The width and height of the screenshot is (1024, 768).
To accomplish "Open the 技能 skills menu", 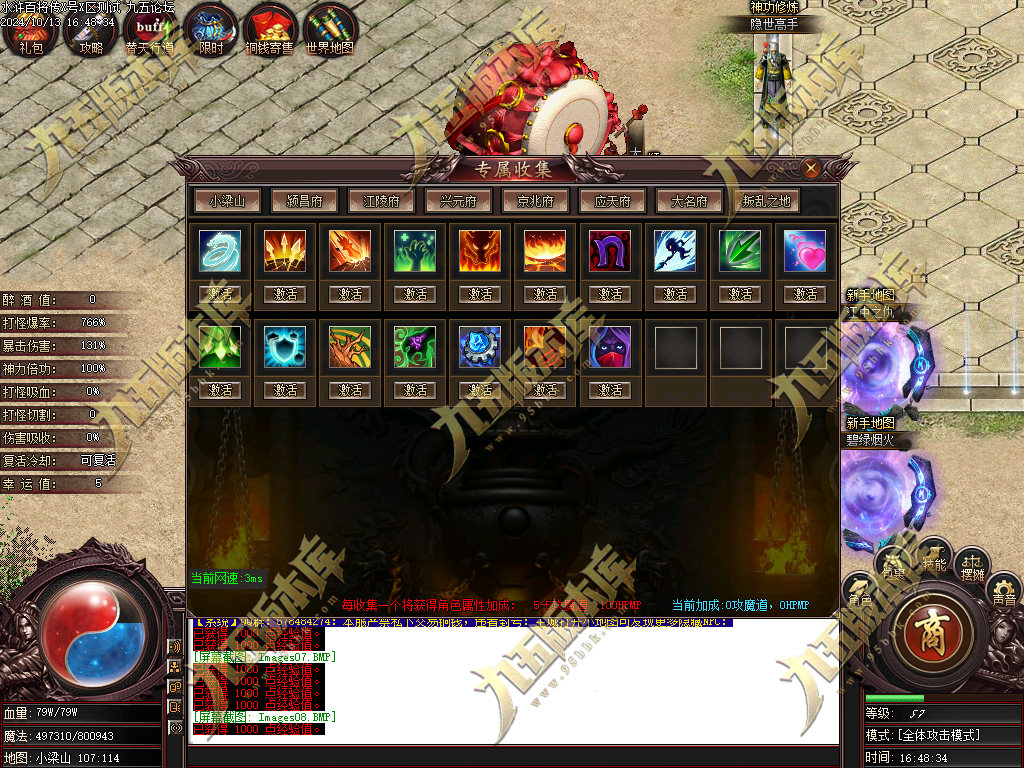I will (x=933, y=555).
